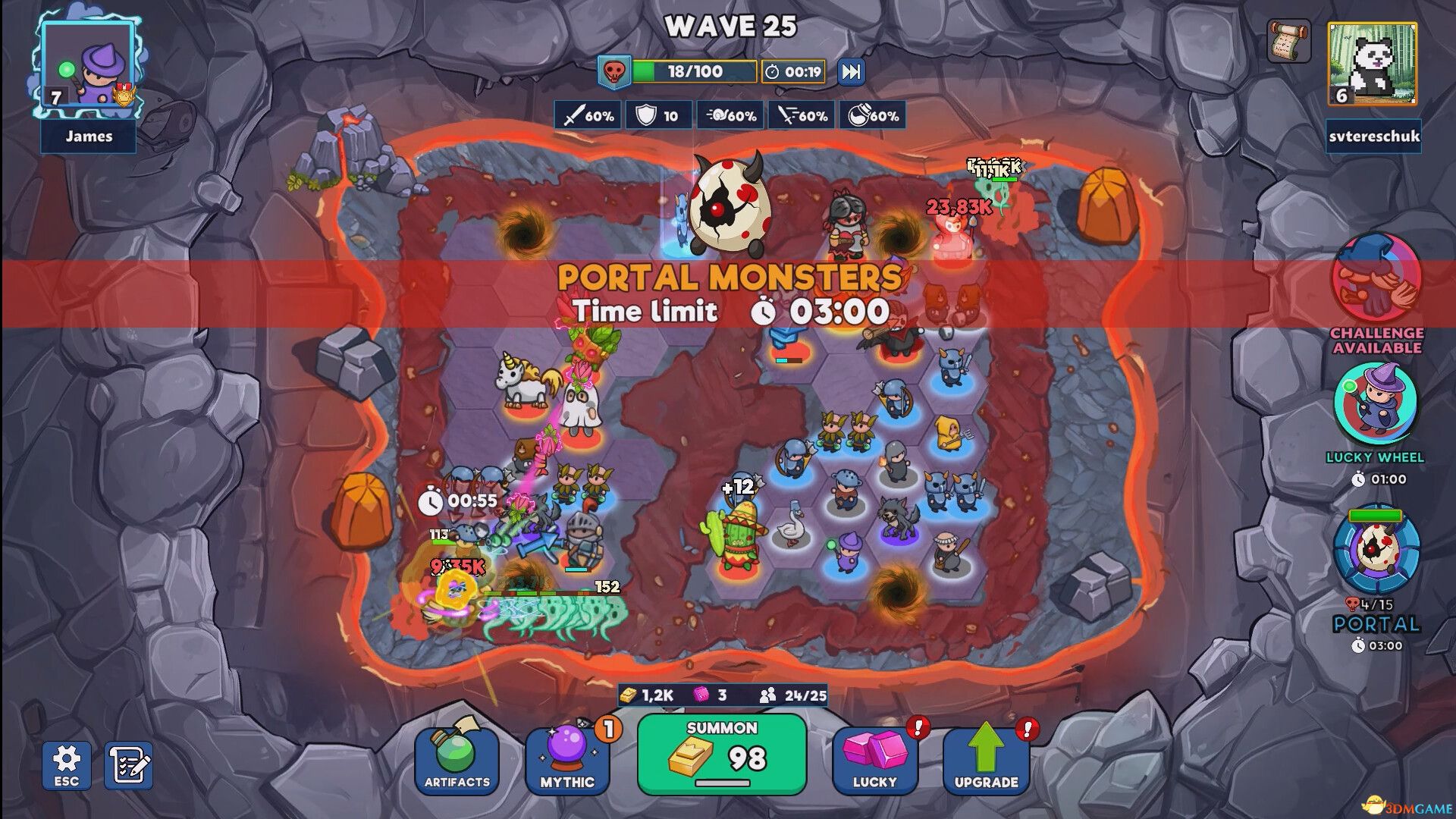Open the ESC settings menu
This screenshot has height=819, width=1456.
pyautogui.click(x=67, y=766)
